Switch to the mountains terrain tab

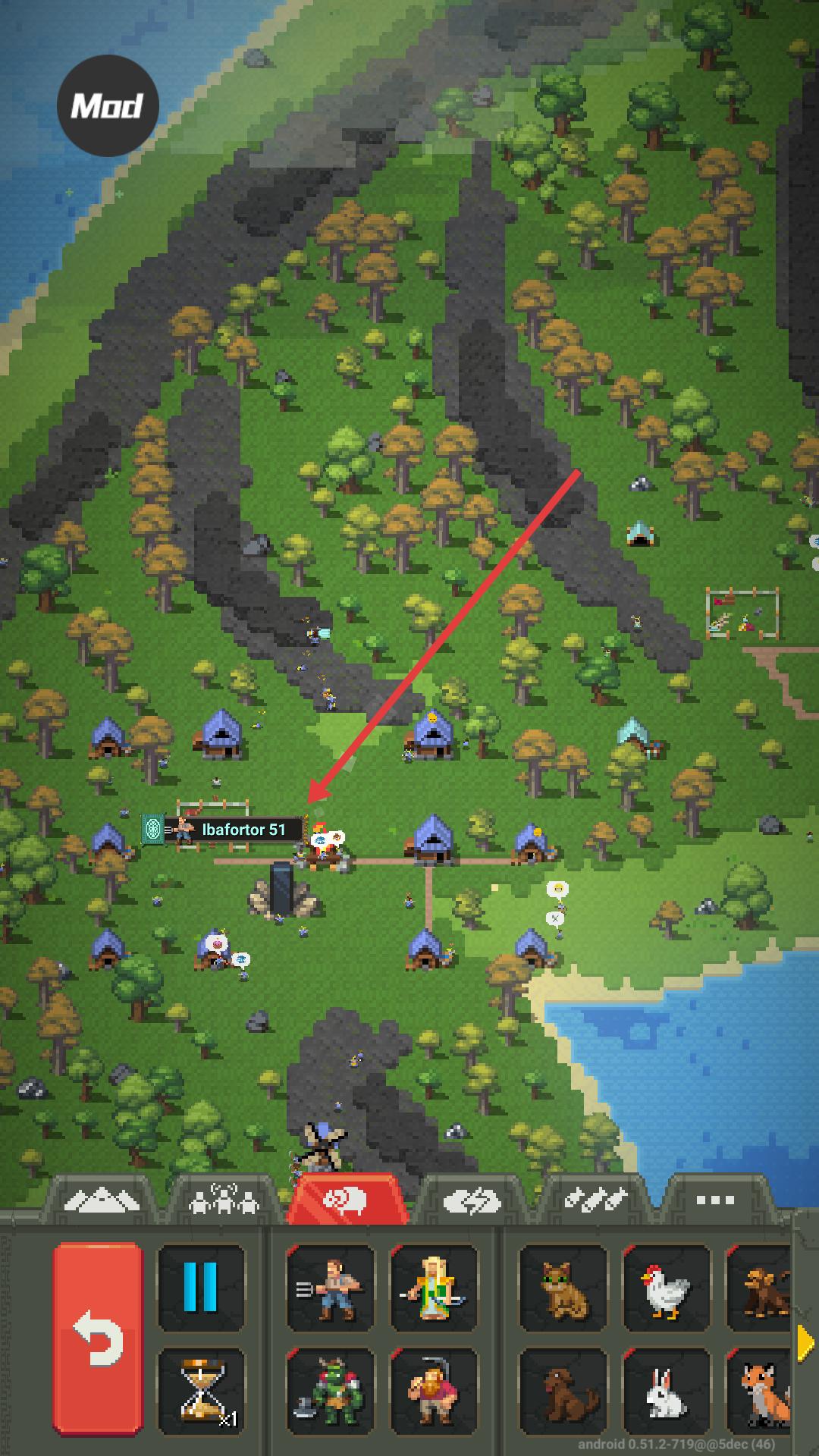pyautogui.click(x=102, y=1200)
